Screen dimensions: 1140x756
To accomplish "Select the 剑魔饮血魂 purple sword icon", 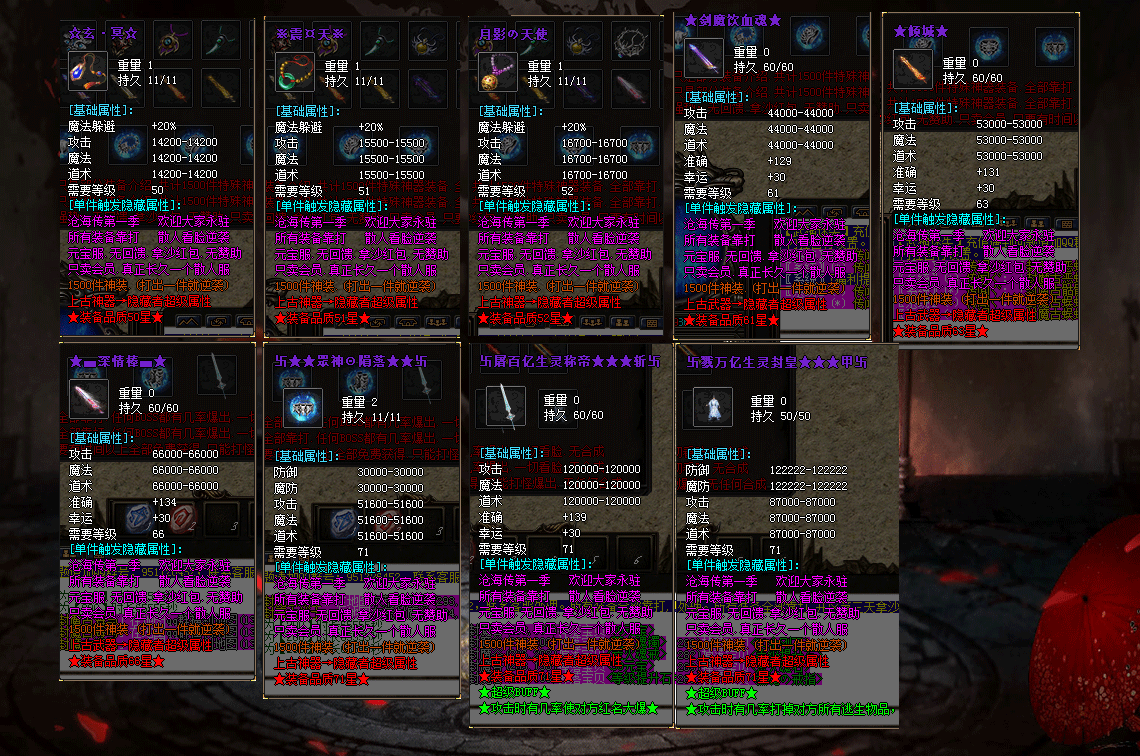I will click(703, 58).
